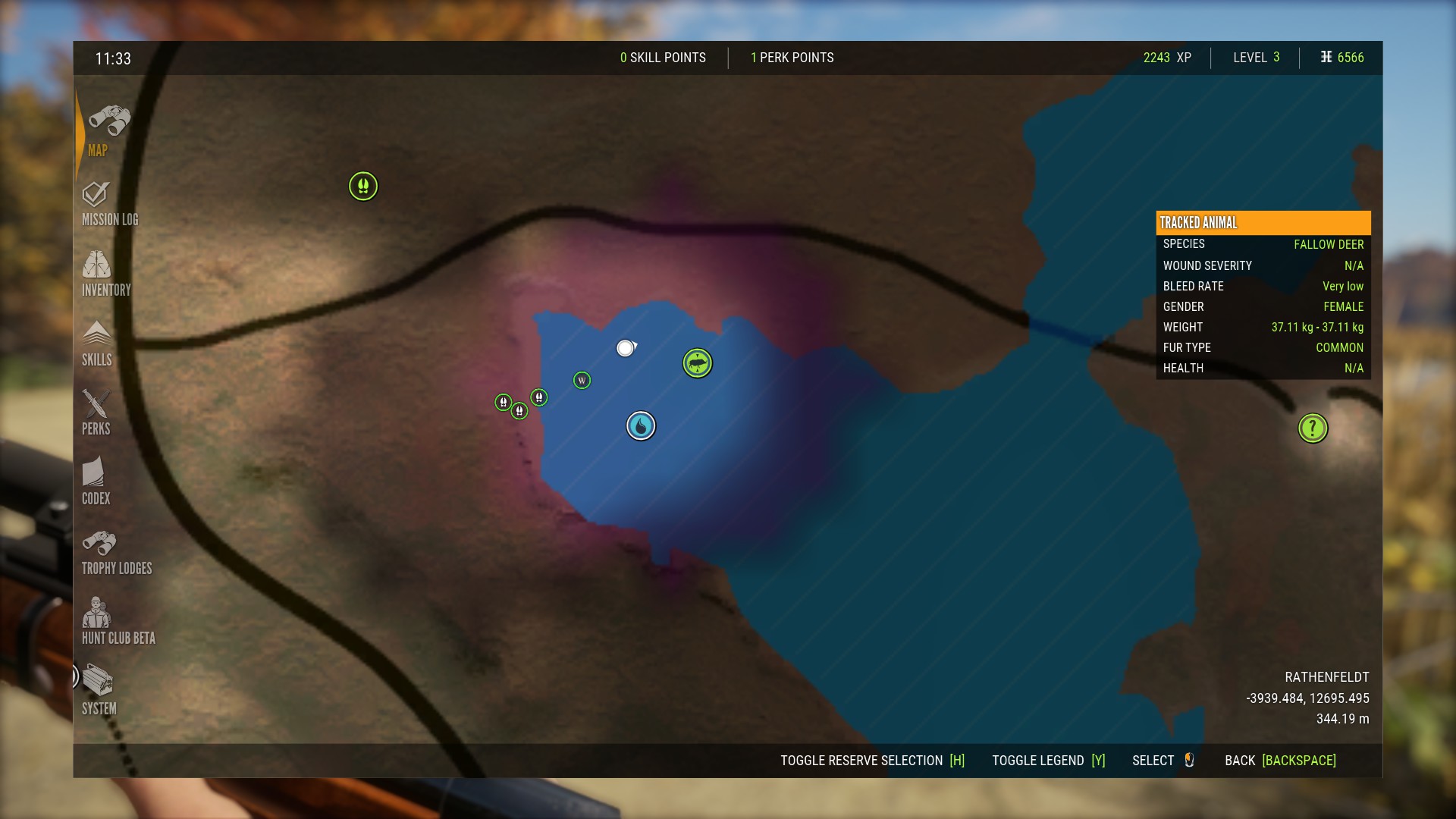Select the unknown question mark map marker
The width and height of the screenshot is (1456, 819).
tap(1313, 428)
